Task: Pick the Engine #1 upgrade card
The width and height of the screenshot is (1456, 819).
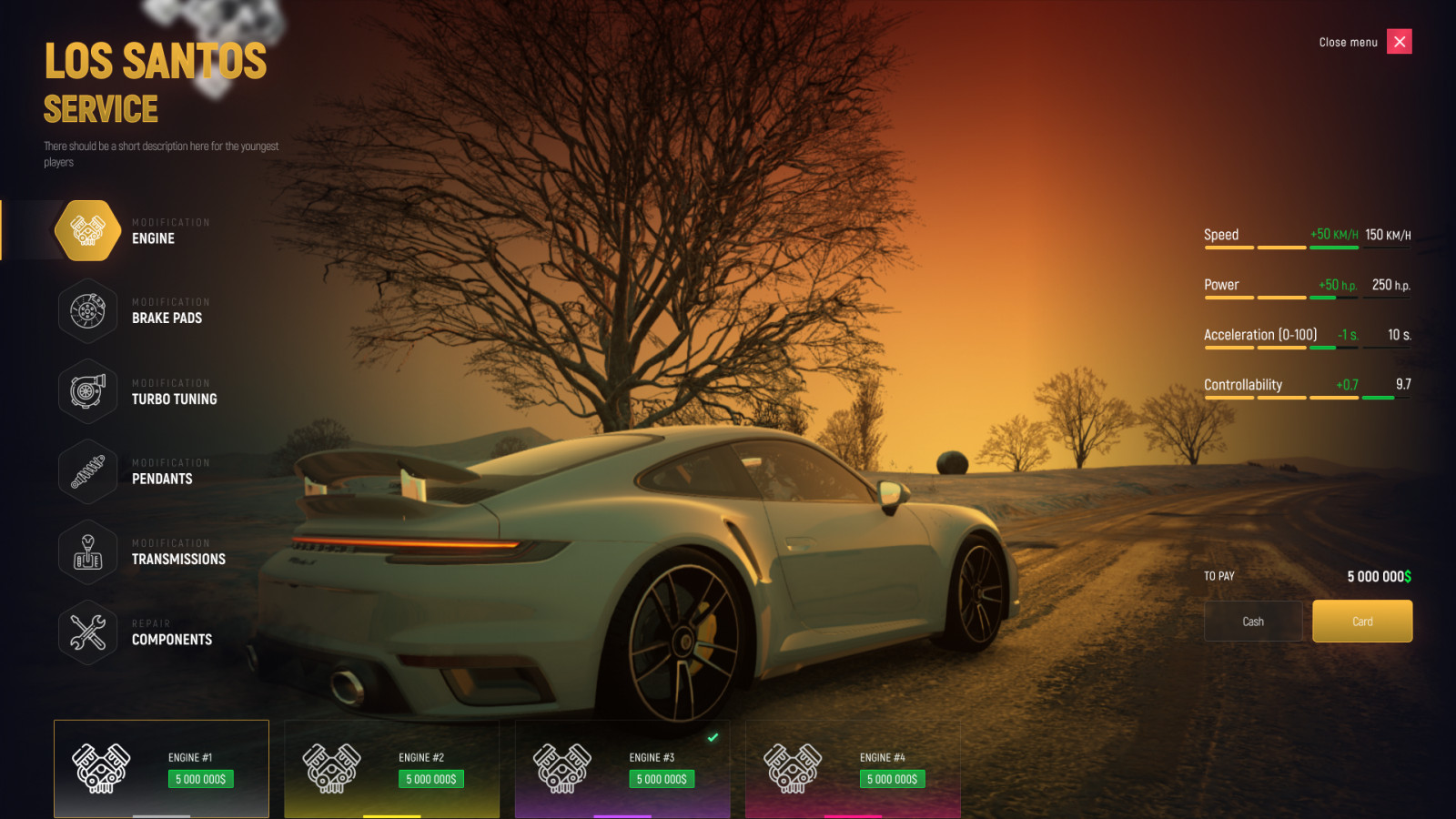Action: pos(161,768)
